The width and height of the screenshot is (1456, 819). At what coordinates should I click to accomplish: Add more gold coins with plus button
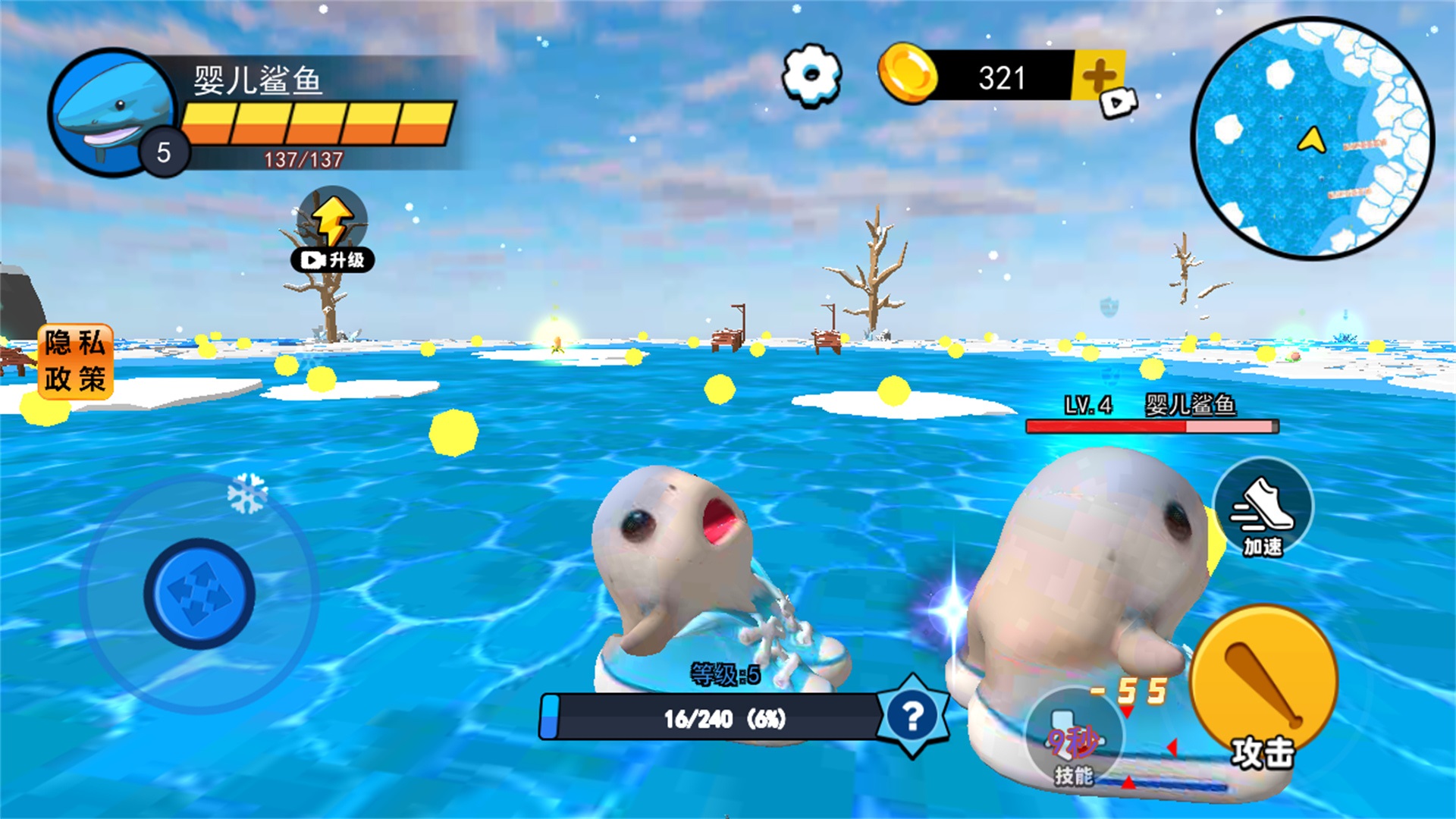coord(1099,77)
